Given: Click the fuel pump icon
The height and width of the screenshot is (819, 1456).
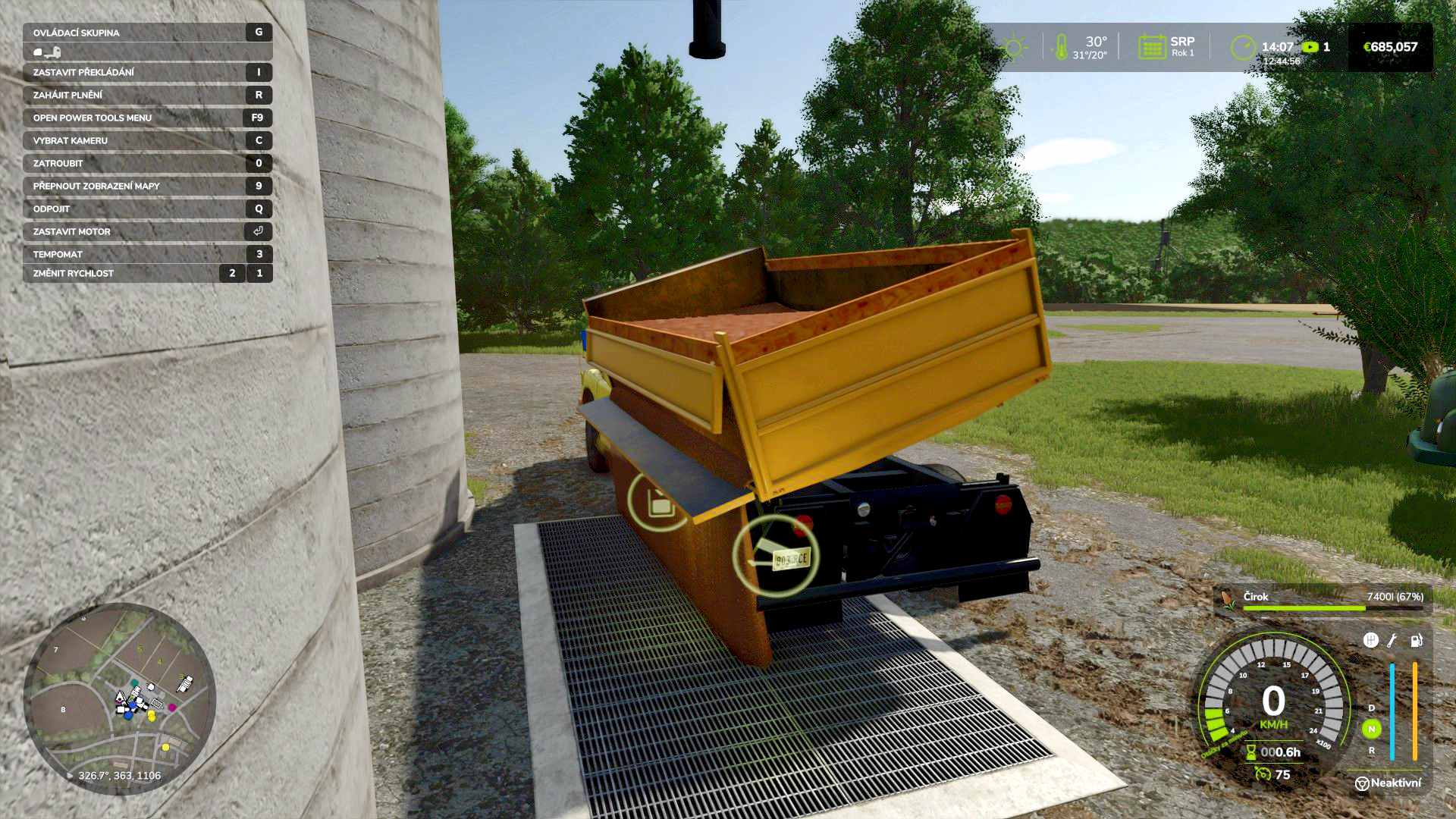Looking at the screenshot, I should coord(1416,641).
